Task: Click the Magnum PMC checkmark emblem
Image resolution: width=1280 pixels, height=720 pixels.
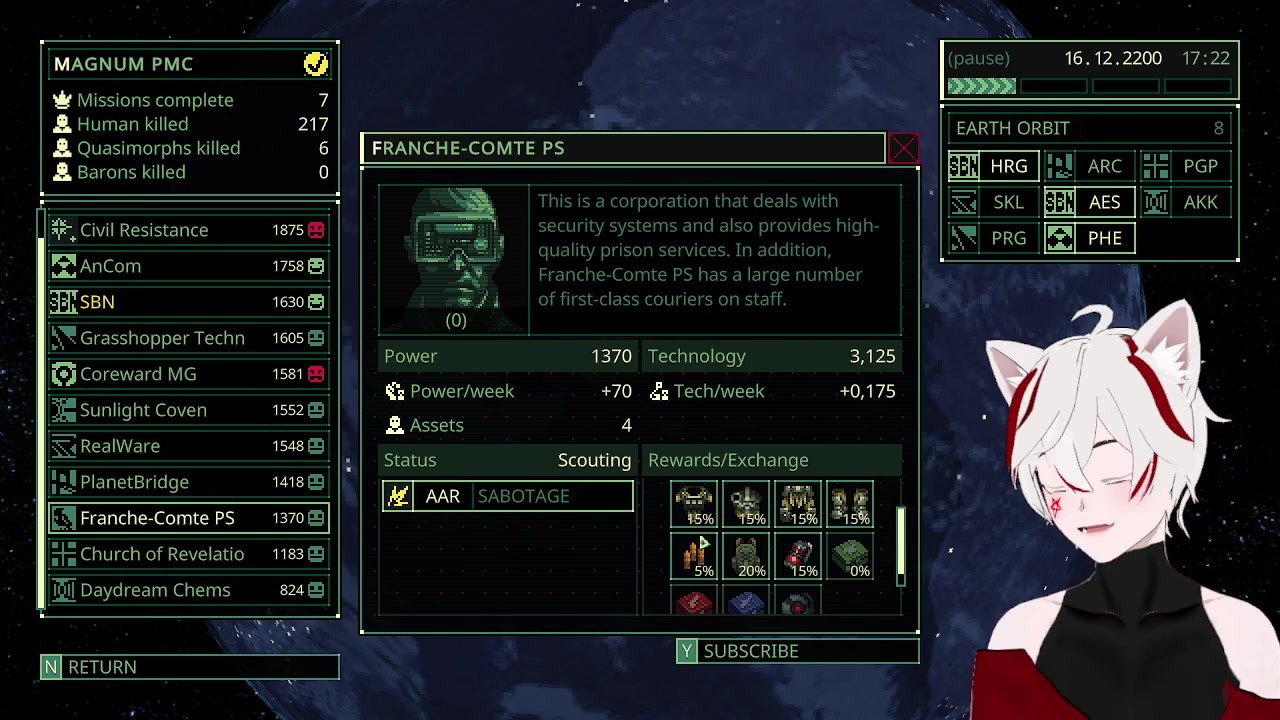Action: point(316,63)
